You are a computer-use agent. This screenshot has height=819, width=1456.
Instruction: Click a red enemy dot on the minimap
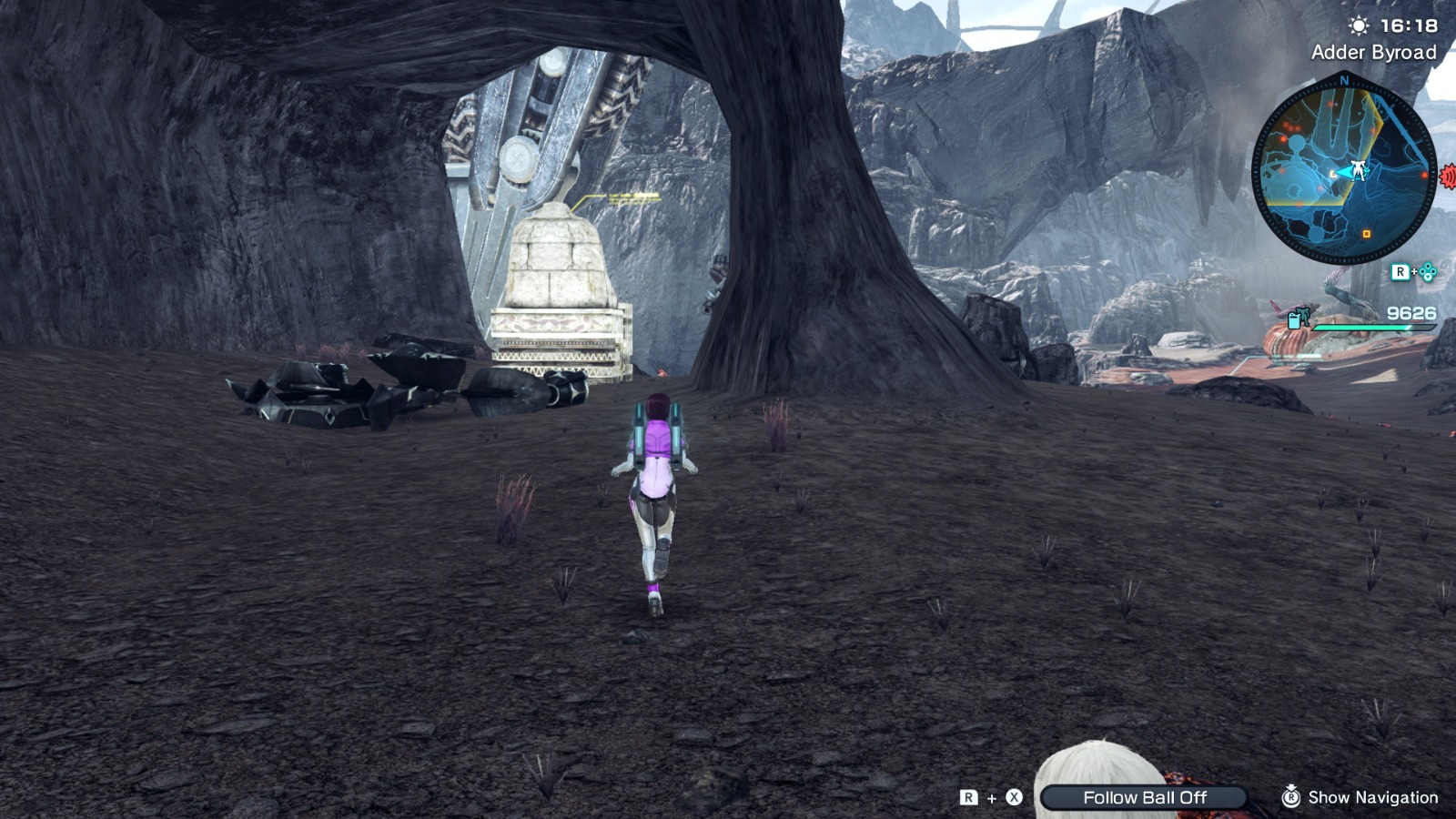(1424, 175)
